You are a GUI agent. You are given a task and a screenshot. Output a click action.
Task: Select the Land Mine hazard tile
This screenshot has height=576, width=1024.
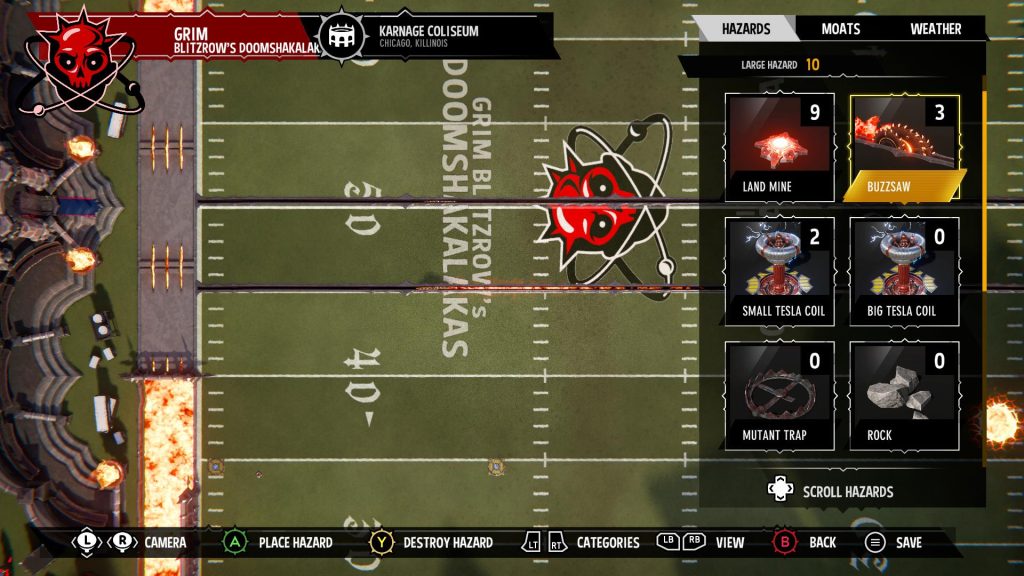780,147
